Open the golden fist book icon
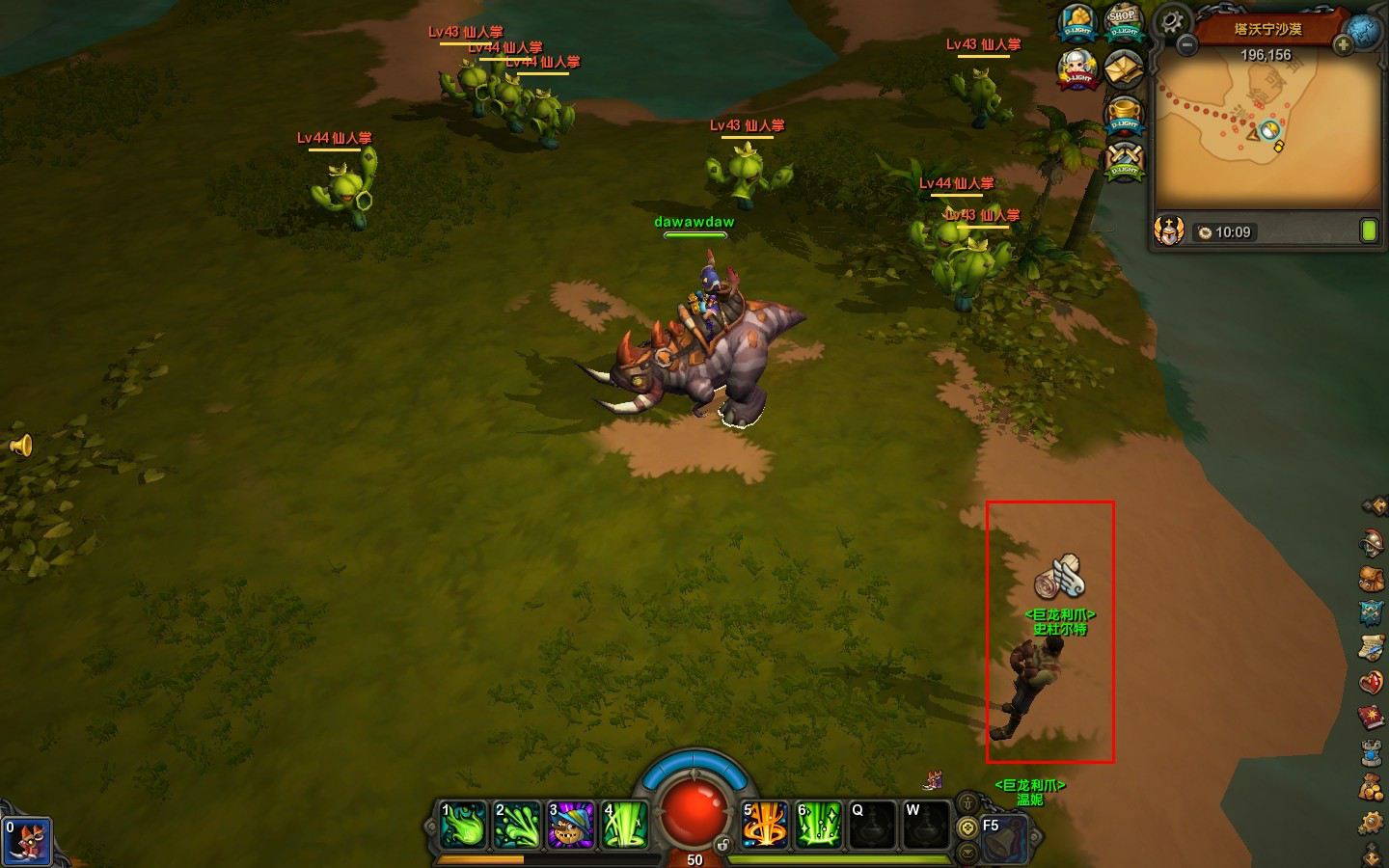 point(1077,23)
